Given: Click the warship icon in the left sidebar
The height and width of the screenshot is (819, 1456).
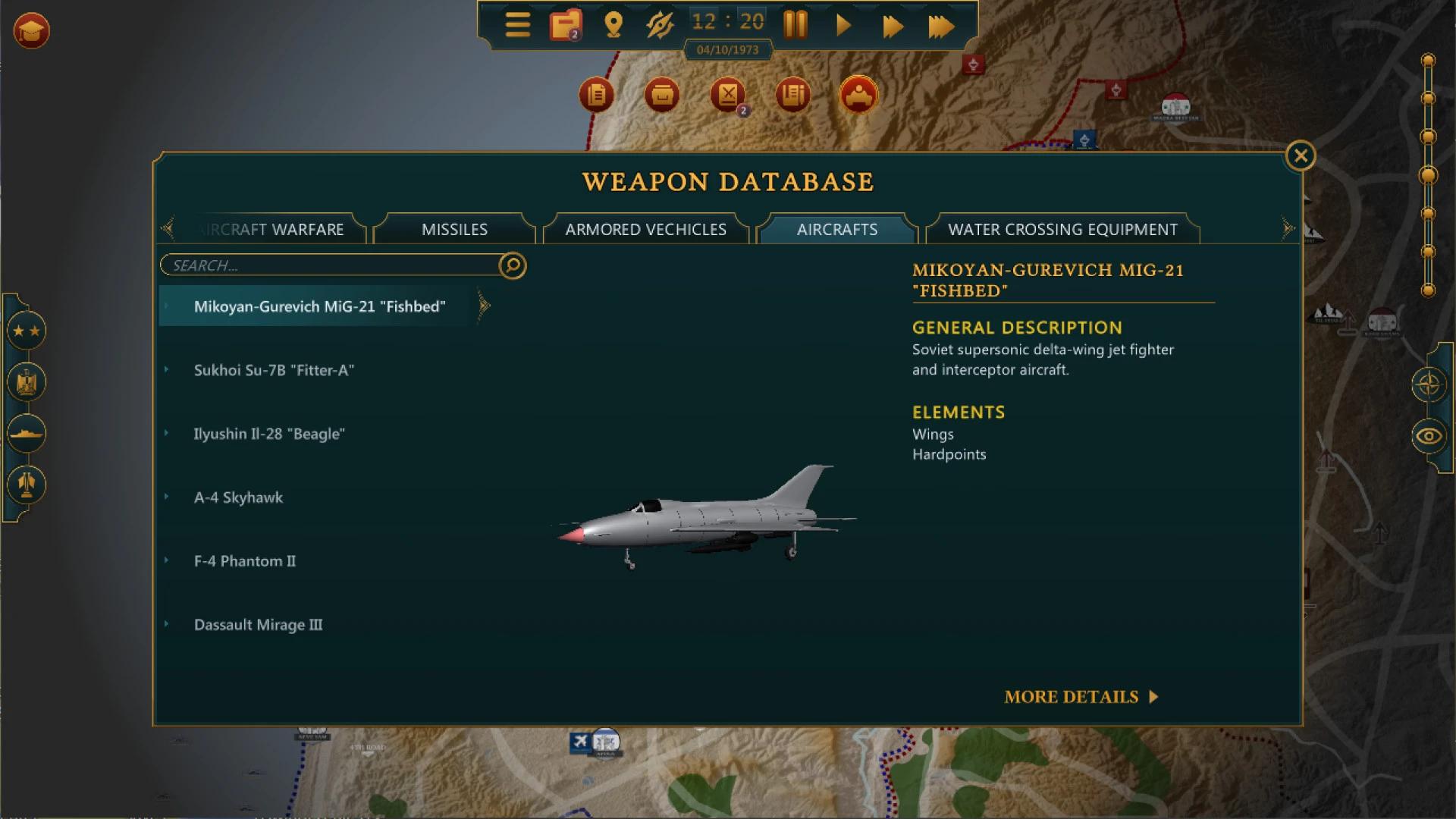Looking at the screenshot, I should [x=27, y=433].
